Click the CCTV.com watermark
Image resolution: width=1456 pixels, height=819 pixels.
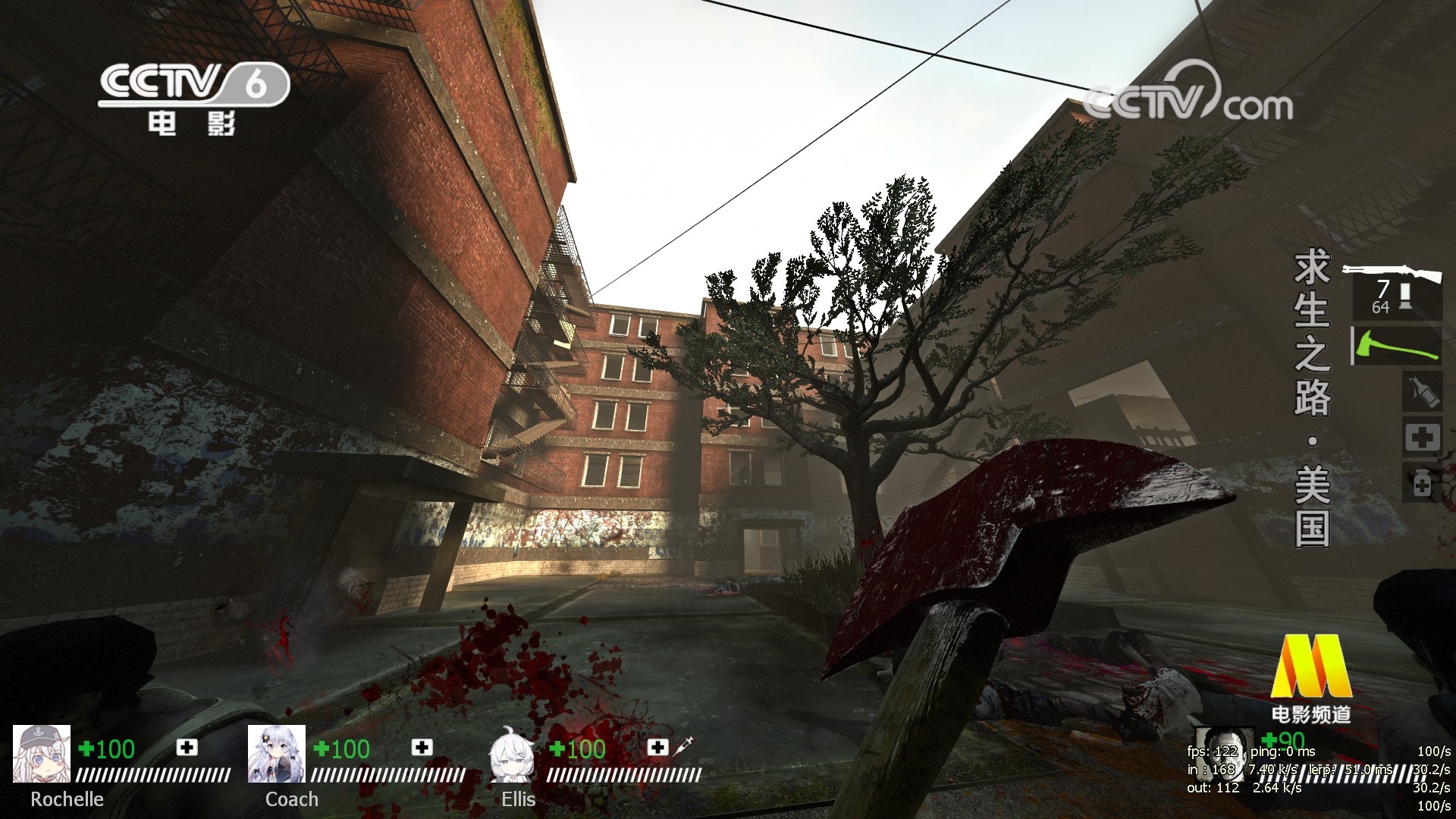(x=1188, y=98)
